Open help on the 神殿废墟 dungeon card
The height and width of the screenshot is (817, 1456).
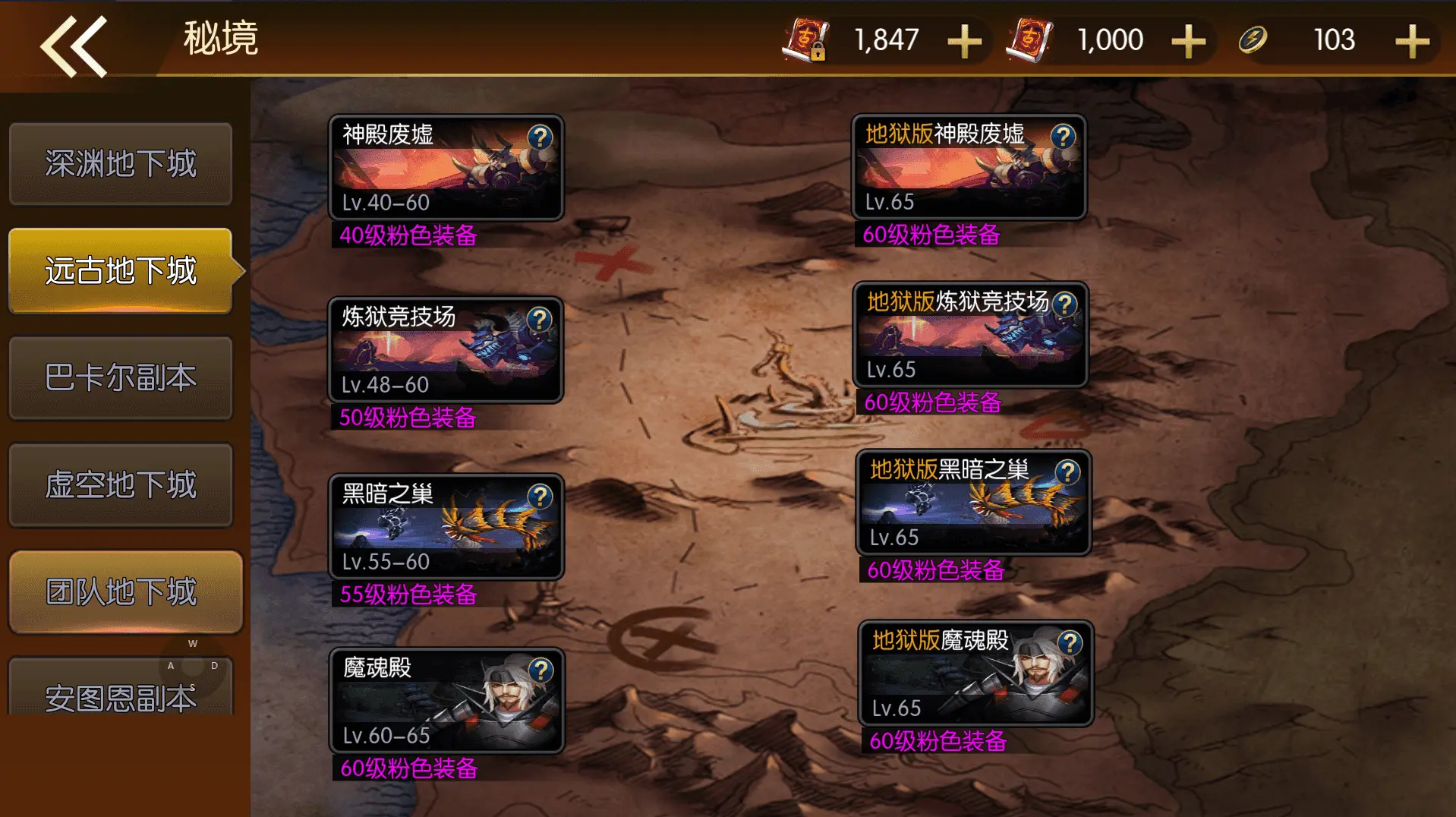(x=540, y=138)
